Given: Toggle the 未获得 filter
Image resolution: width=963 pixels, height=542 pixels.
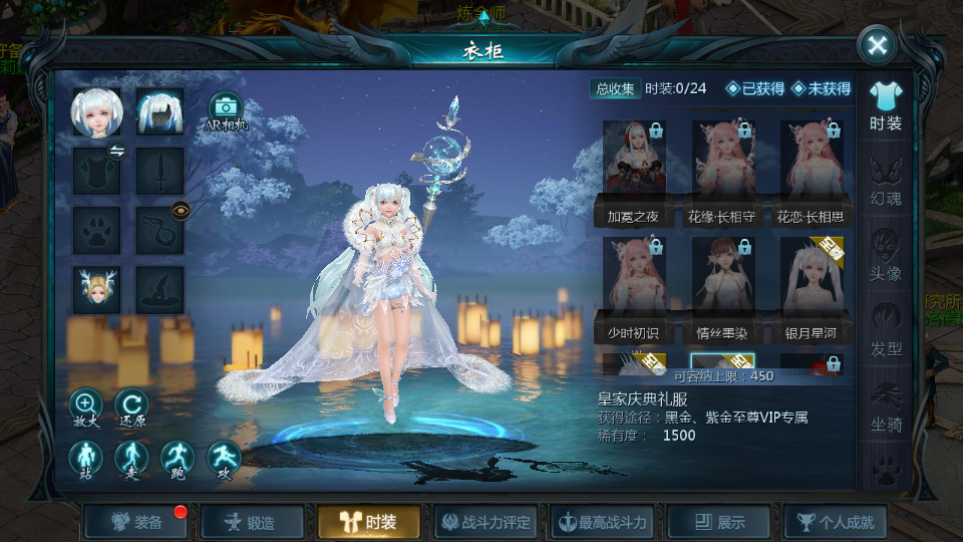Looking at the screenshot, I should click(x=821, y=89).
